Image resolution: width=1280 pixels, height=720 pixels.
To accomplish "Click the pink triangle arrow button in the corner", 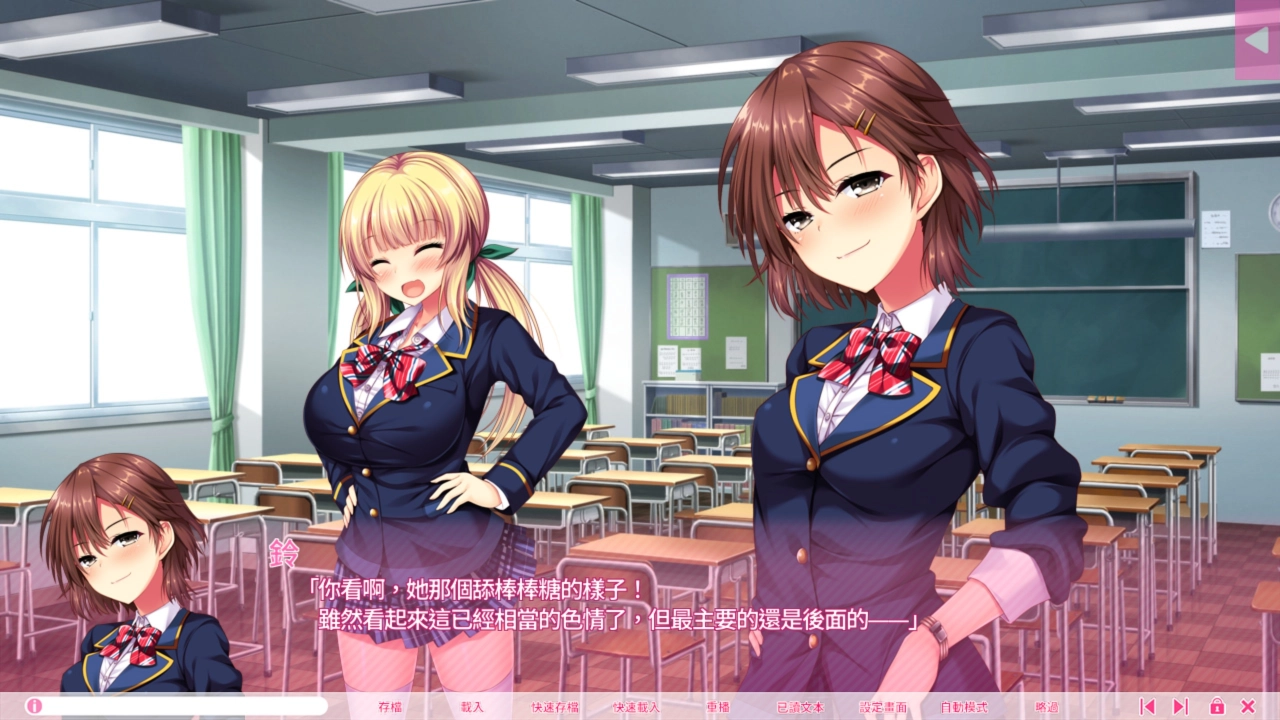I will click(1256, 39).
